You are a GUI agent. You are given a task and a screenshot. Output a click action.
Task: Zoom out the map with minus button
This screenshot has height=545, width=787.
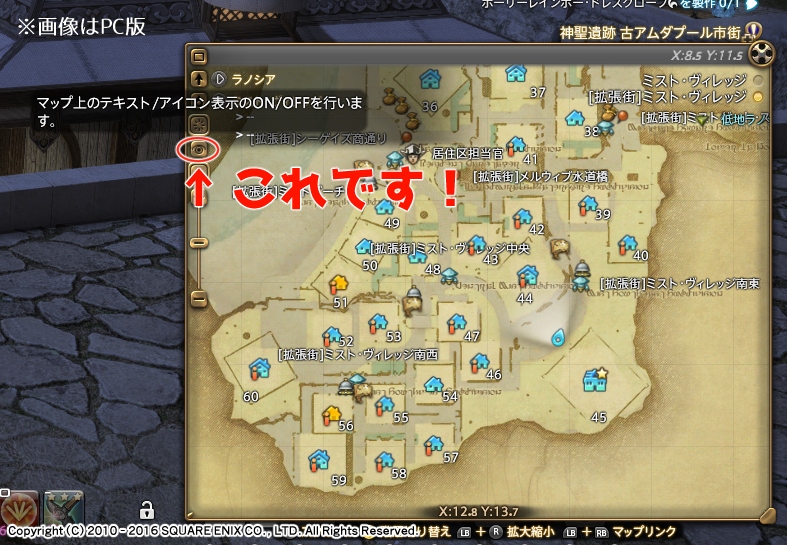(198, 298)
